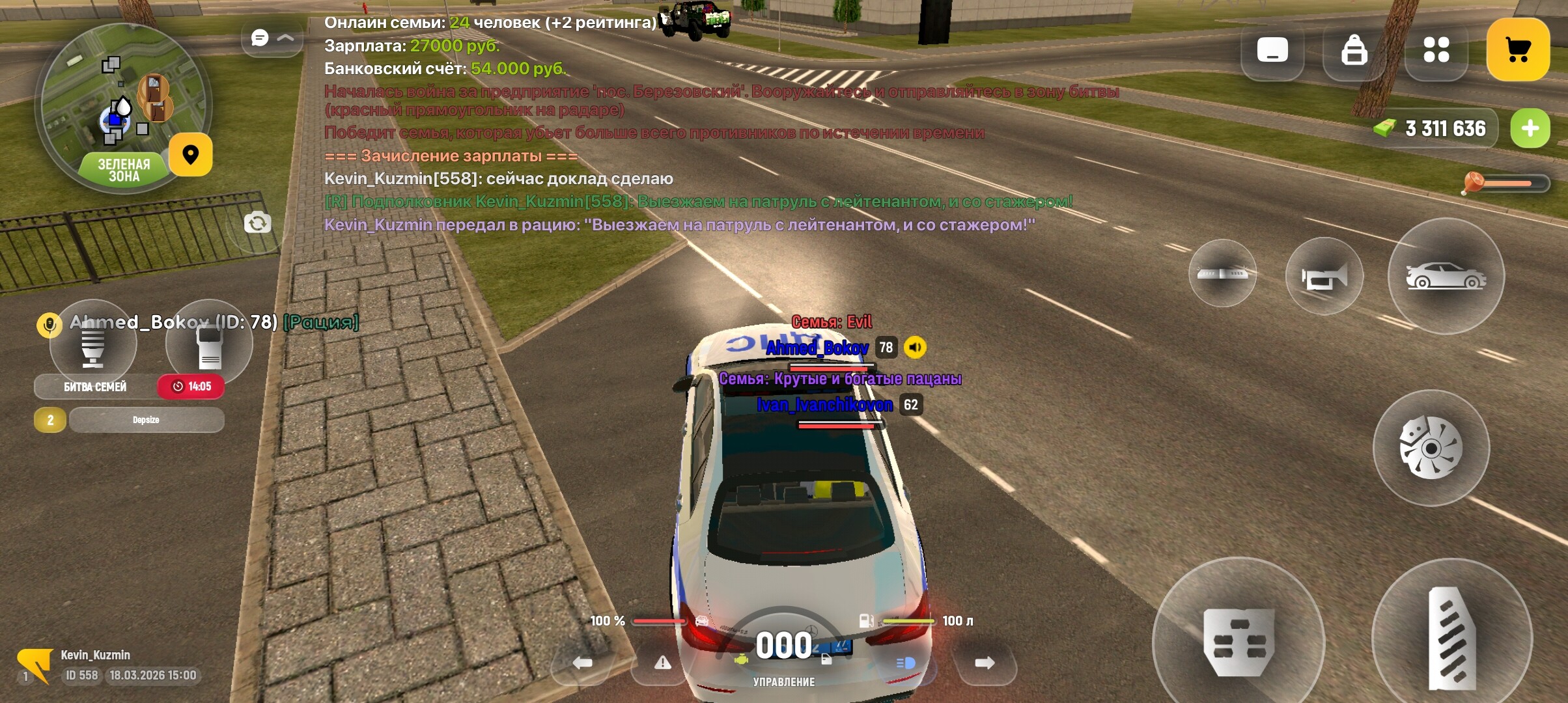Toggle the chat speech-bubble button
The image size is (1568, 703).
[x=260, y=38]
